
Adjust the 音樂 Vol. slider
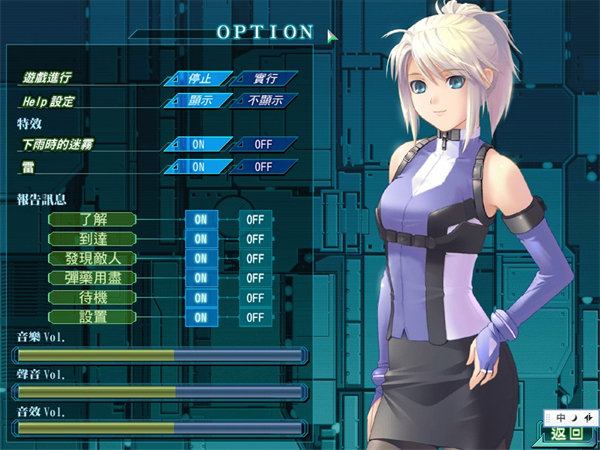[160, 355]
